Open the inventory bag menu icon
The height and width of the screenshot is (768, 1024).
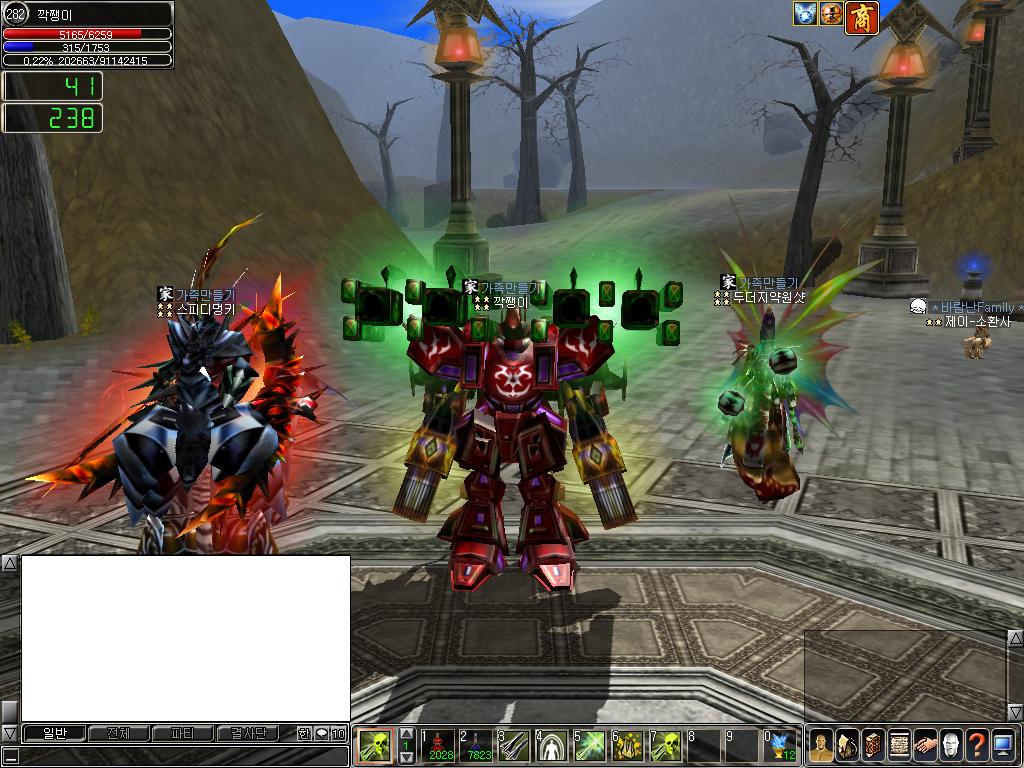(x=847, y=745)
